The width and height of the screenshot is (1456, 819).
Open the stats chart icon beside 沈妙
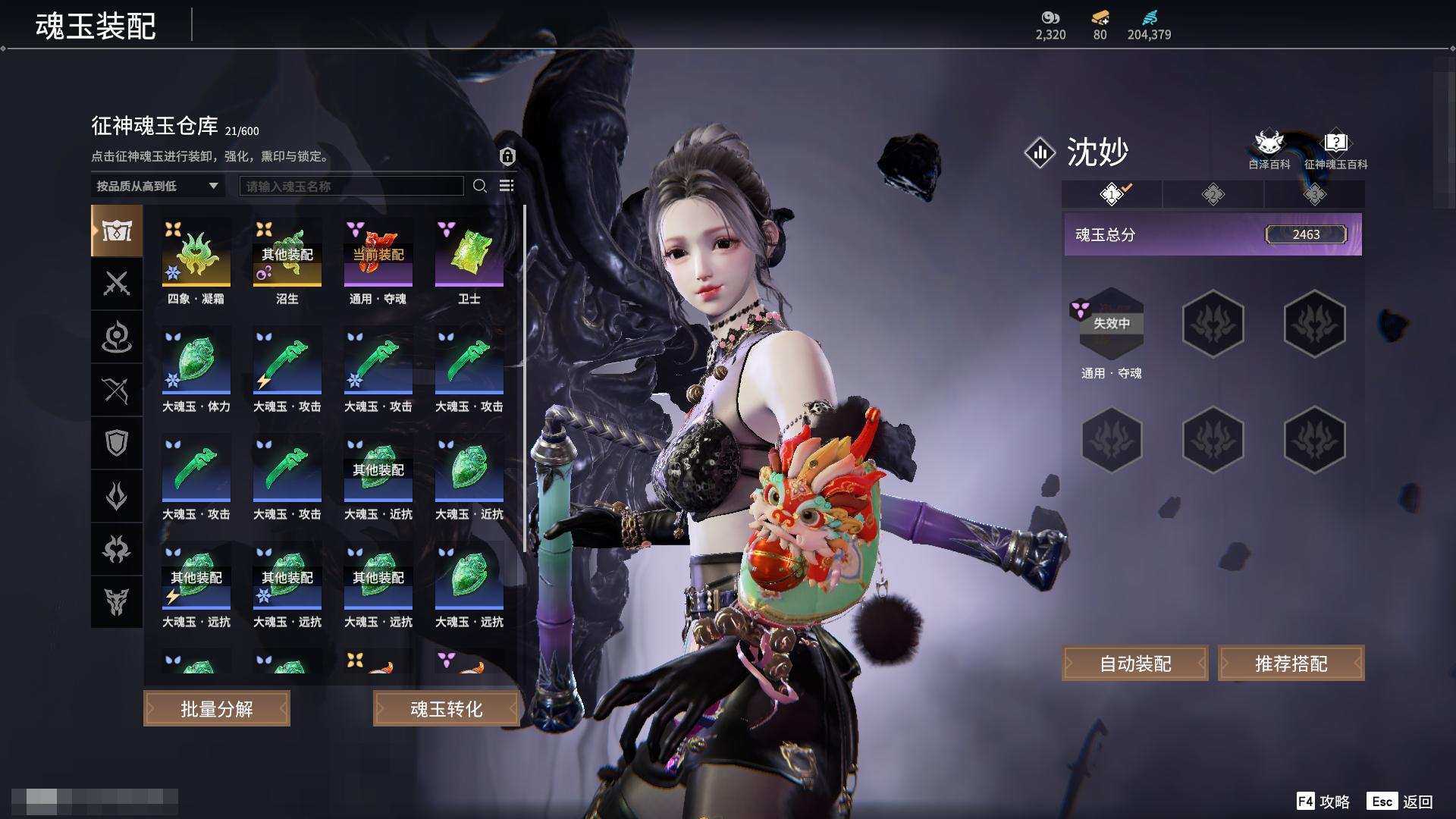[x=1040, y=152]
